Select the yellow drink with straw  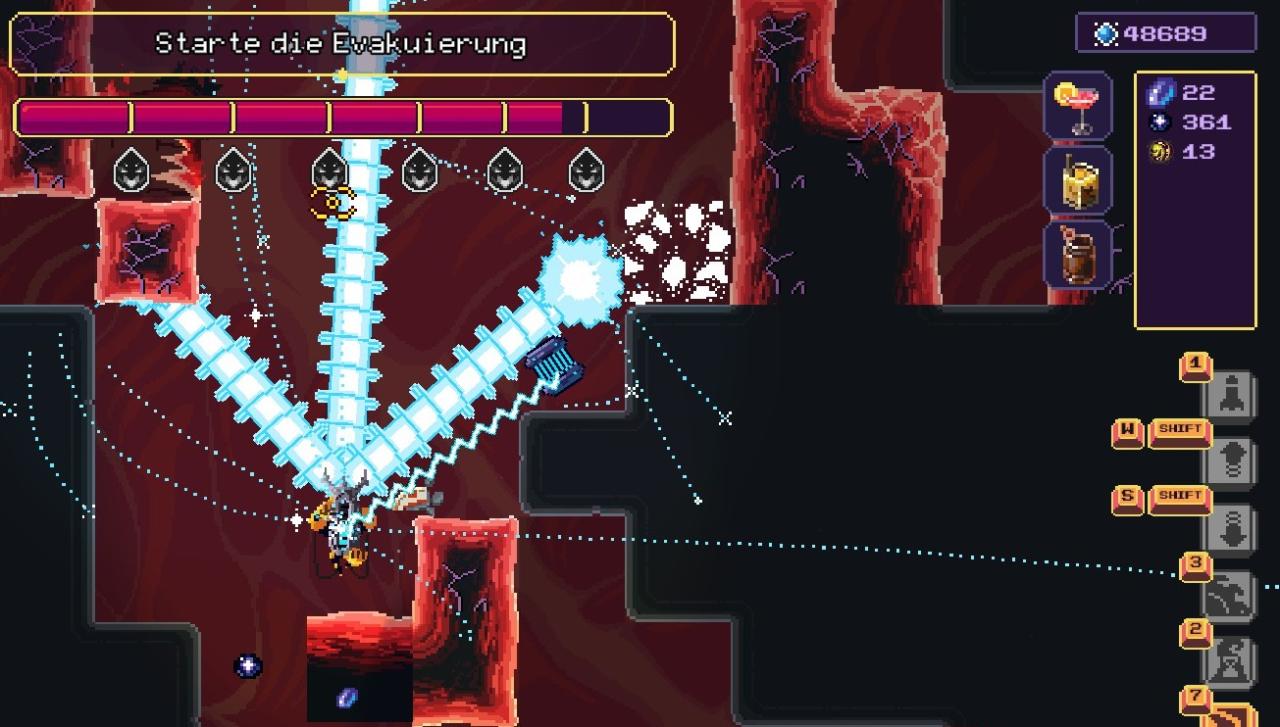1078,181
